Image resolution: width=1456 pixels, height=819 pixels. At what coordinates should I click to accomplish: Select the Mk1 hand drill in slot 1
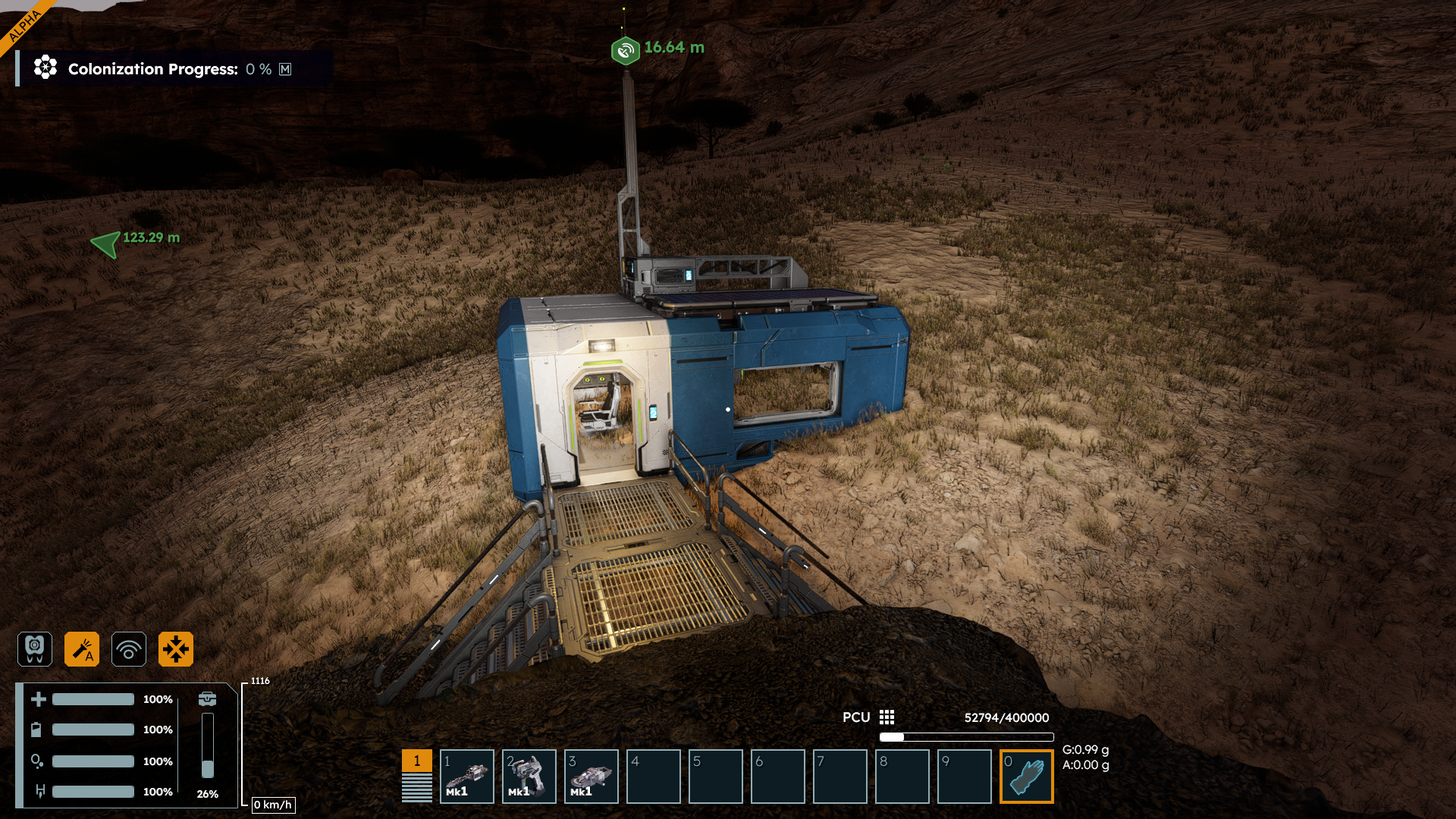[466, 777]
